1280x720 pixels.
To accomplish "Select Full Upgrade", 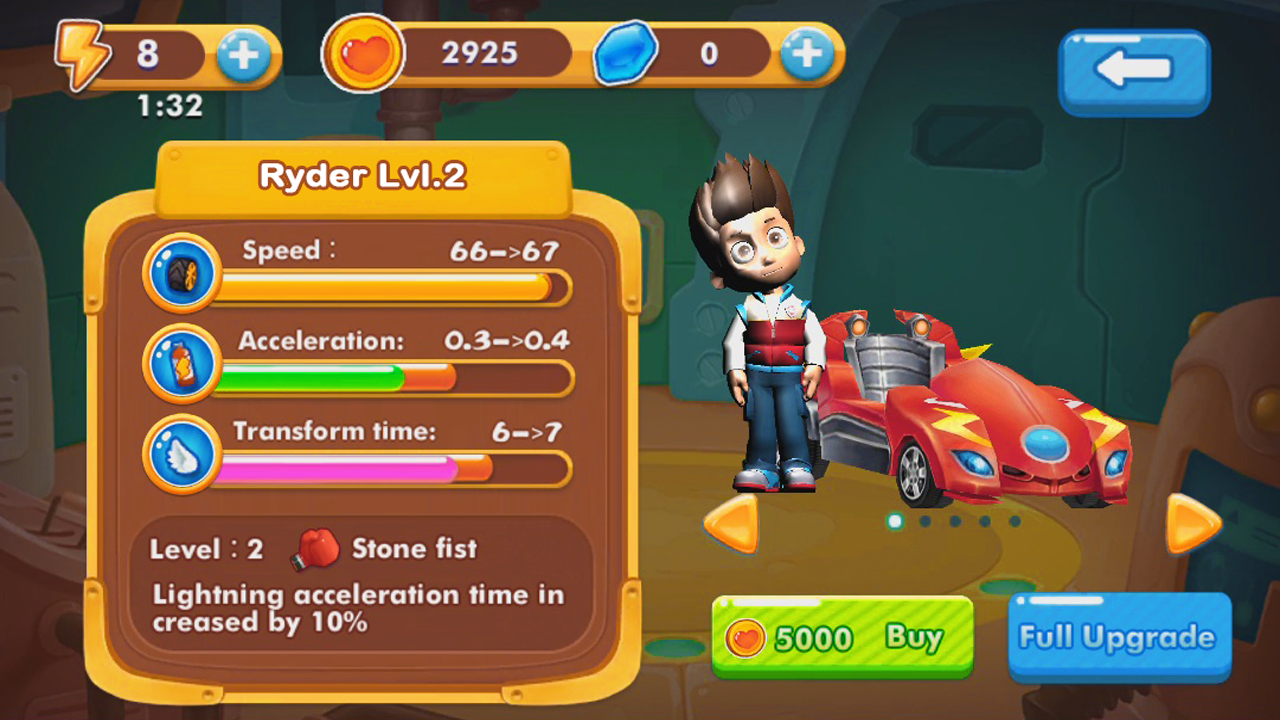I will [1119, 637].
